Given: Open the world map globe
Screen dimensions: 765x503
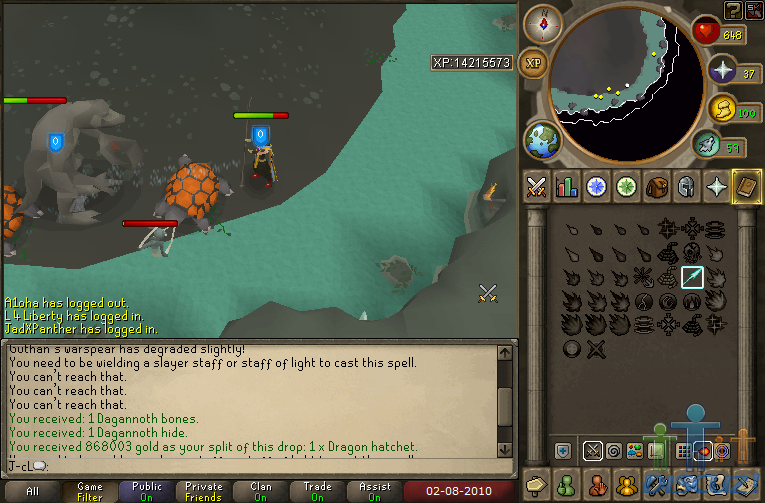Looking at the screenshot, I should pos(543,141).
